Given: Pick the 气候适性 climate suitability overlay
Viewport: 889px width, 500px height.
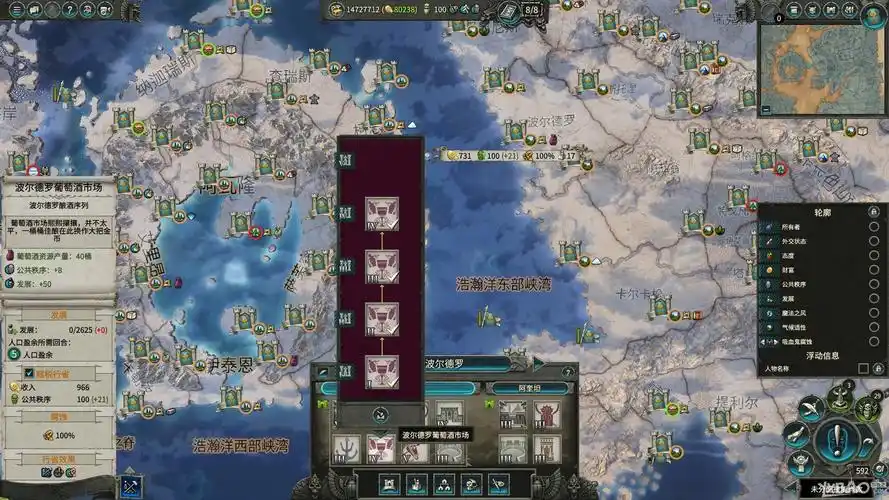Looking at the screenshot, I should pyautogui.click(x=873, y=327).
